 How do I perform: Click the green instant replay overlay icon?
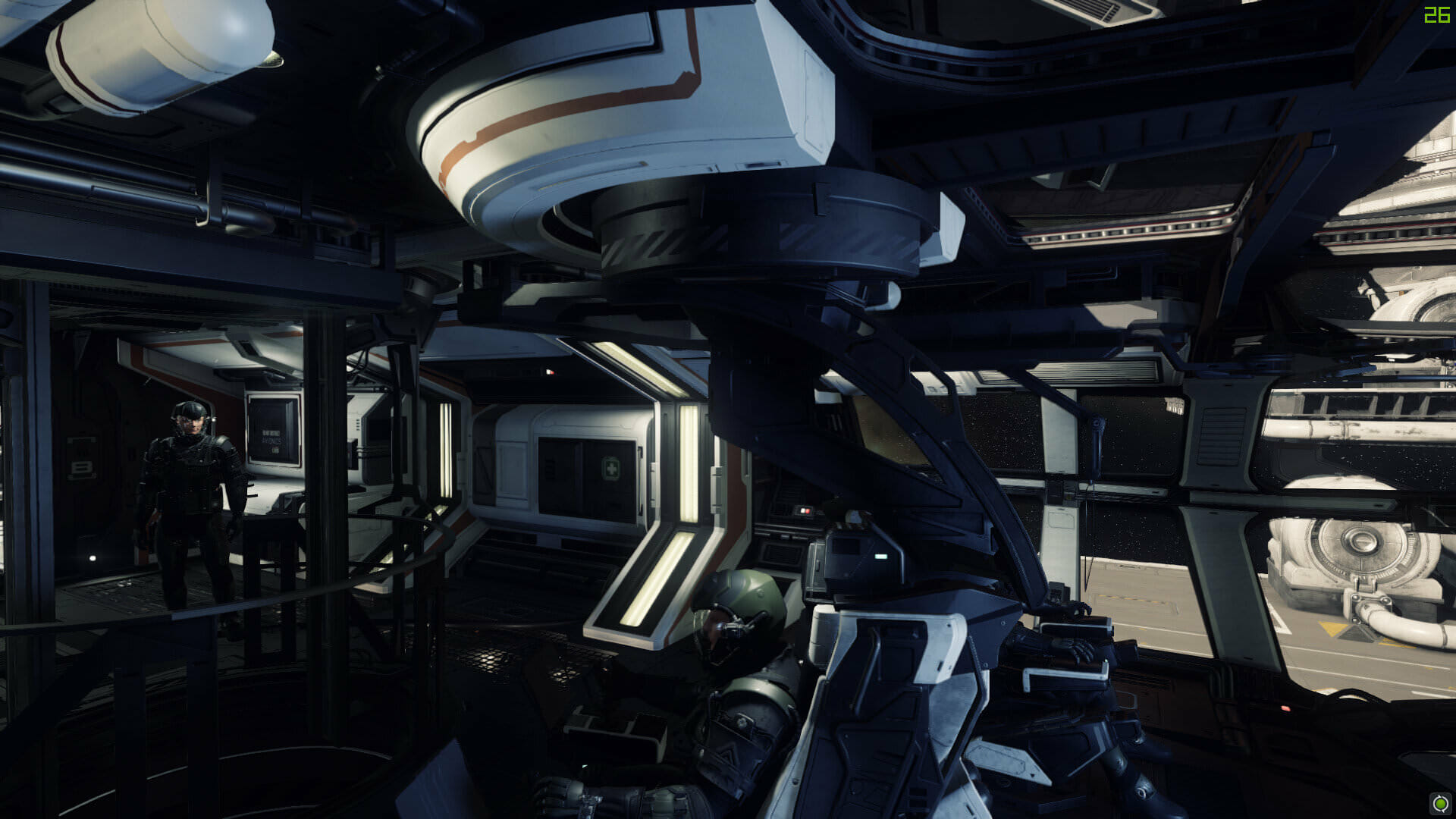click(1440, 803)
